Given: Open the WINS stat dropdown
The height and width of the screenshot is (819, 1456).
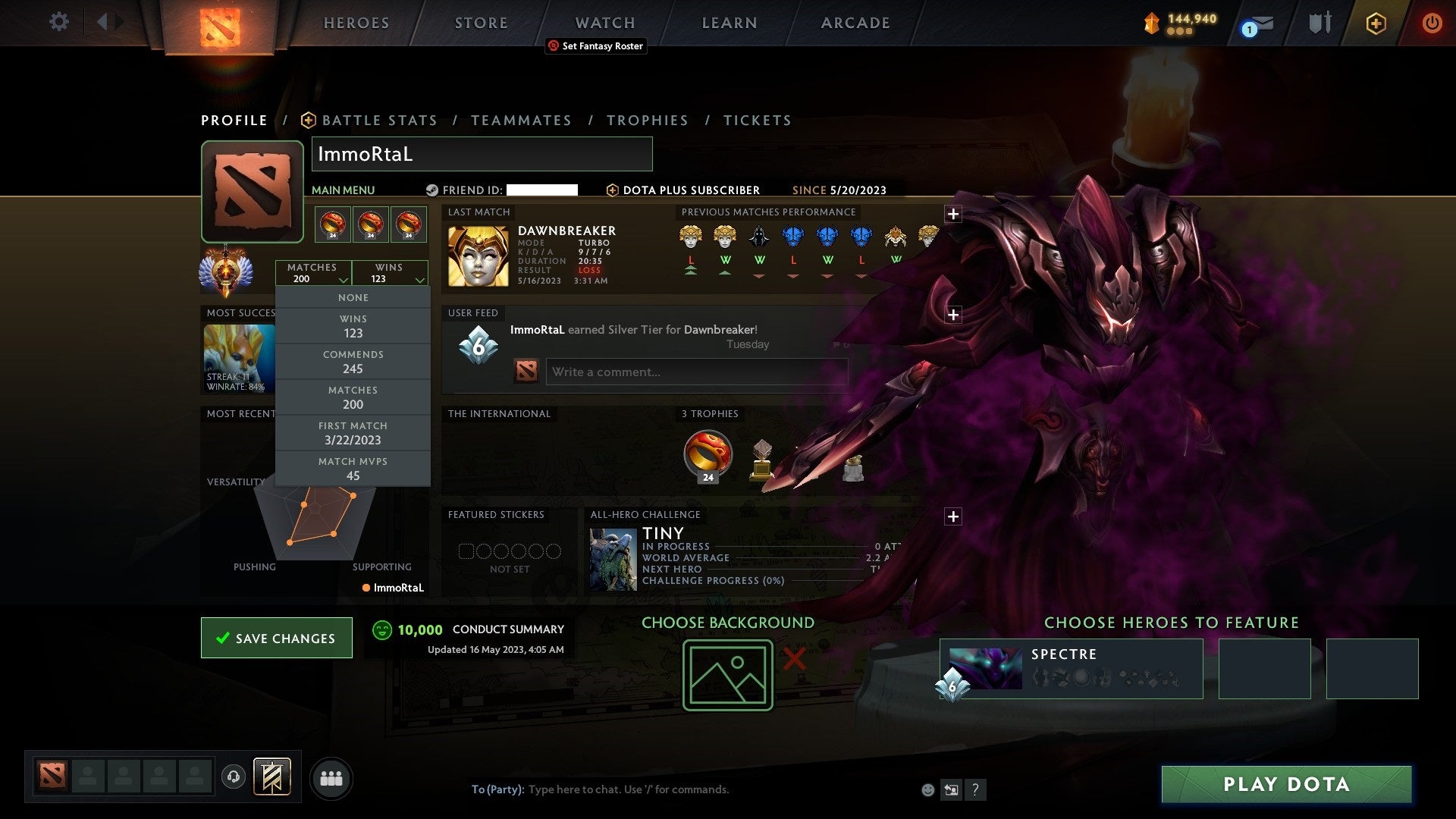Looking at the screenshot, I should tap(391, 273).
